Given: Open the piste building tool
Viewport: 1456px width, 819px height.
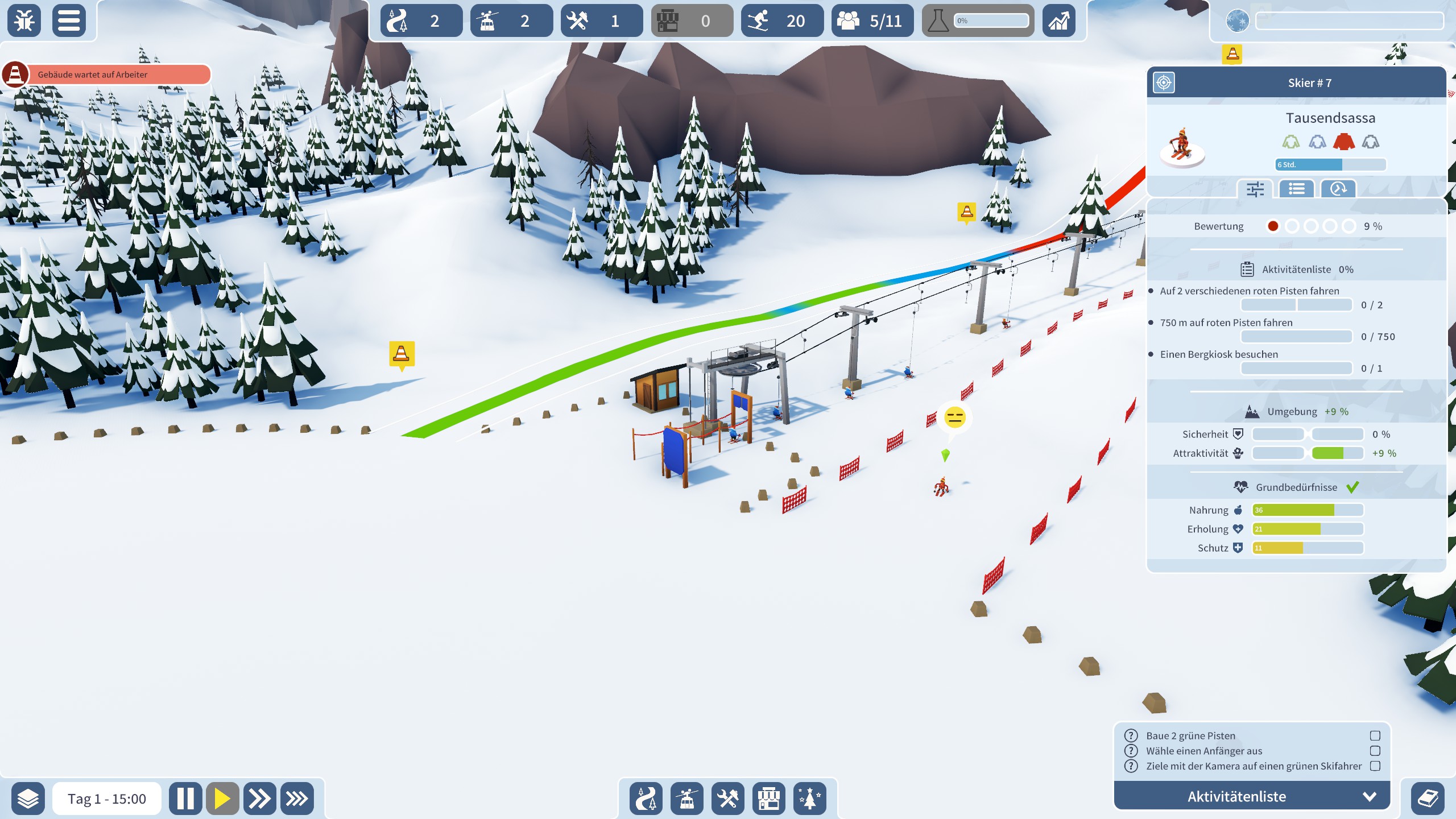Looking at the screenshot, I should pos(646,799).
